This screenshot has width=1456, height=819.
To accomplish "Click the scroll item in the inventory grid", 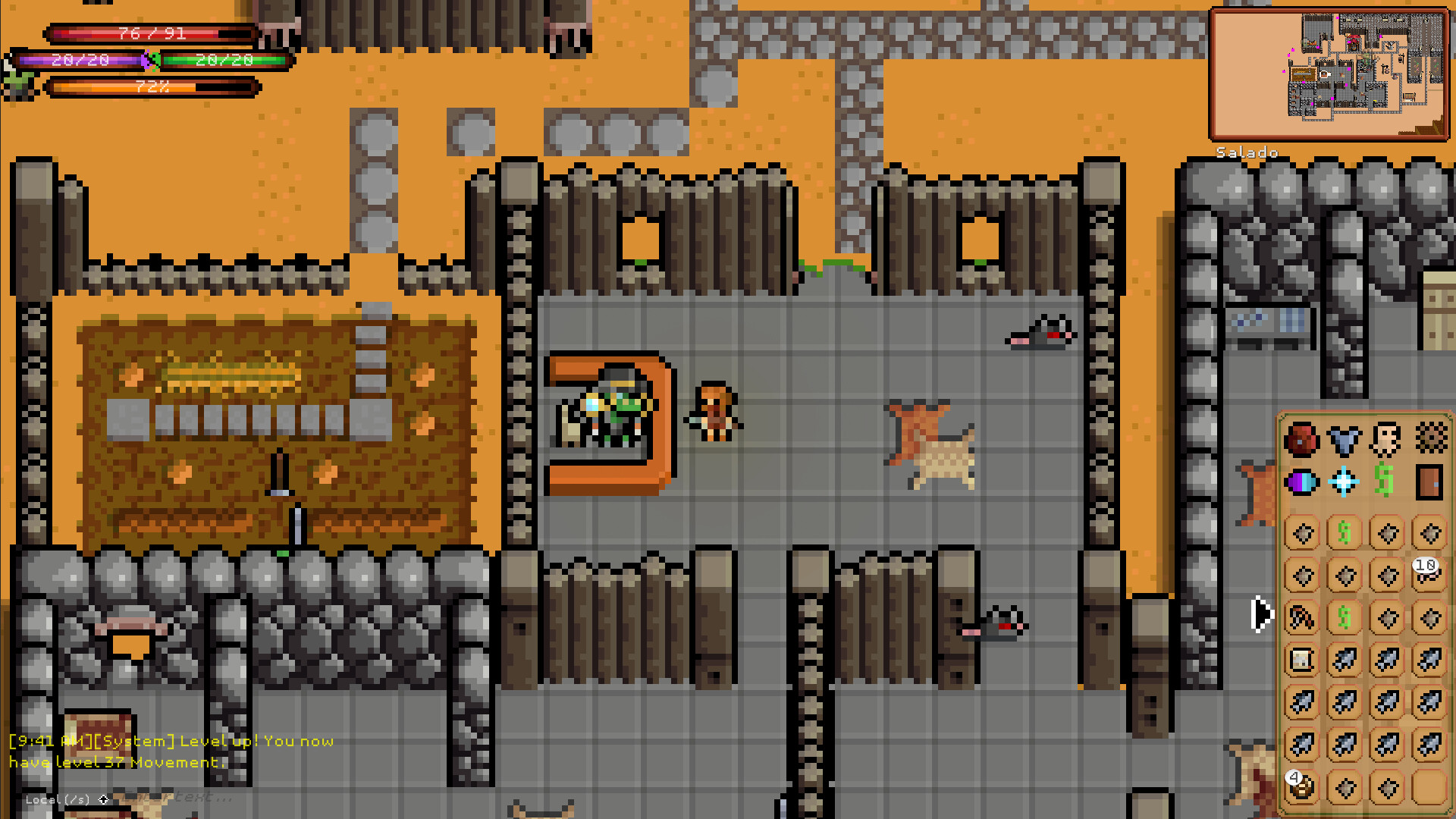I will coord(1301,660).
